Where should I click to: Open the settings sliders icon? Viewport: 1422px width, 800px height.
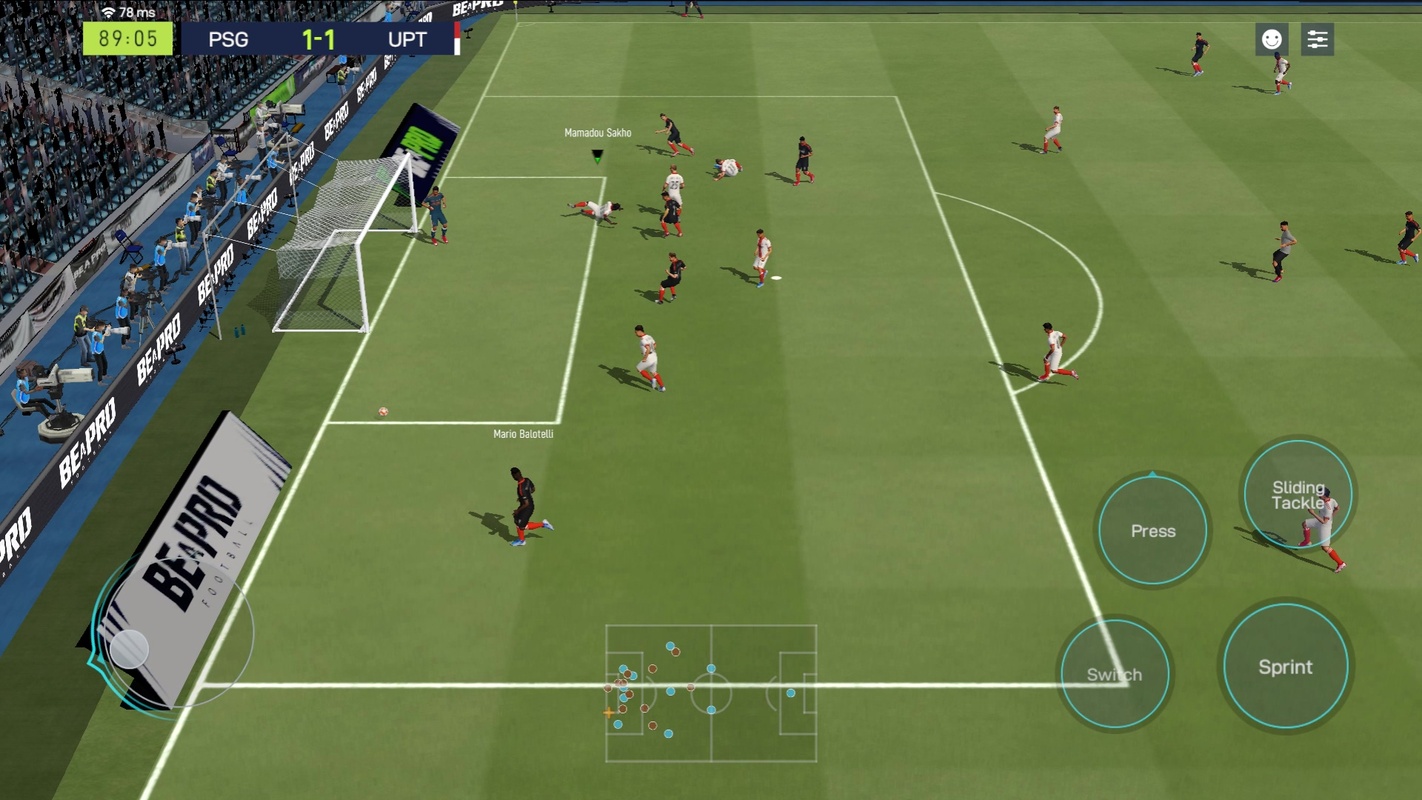[1317, 39]
